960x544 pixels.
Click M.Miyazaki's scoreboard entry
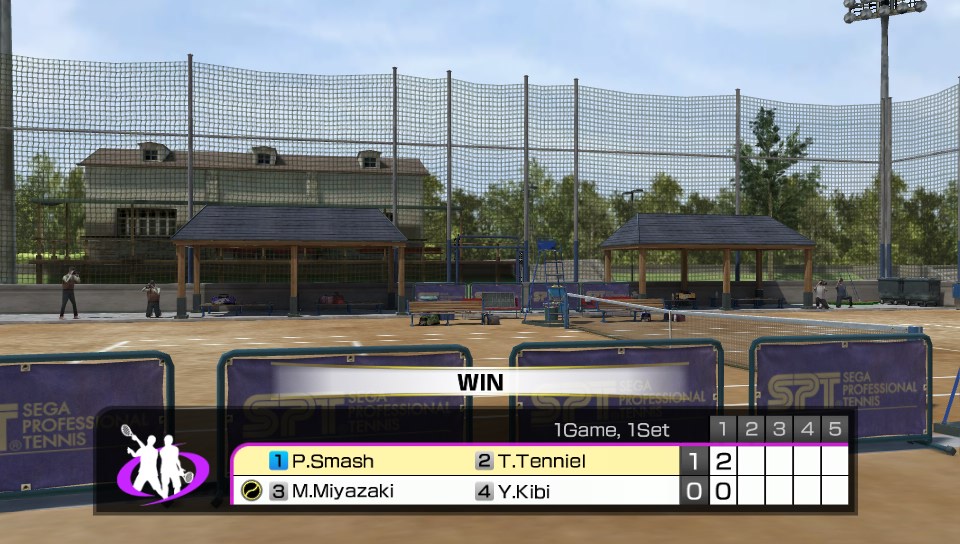(342, 491)
